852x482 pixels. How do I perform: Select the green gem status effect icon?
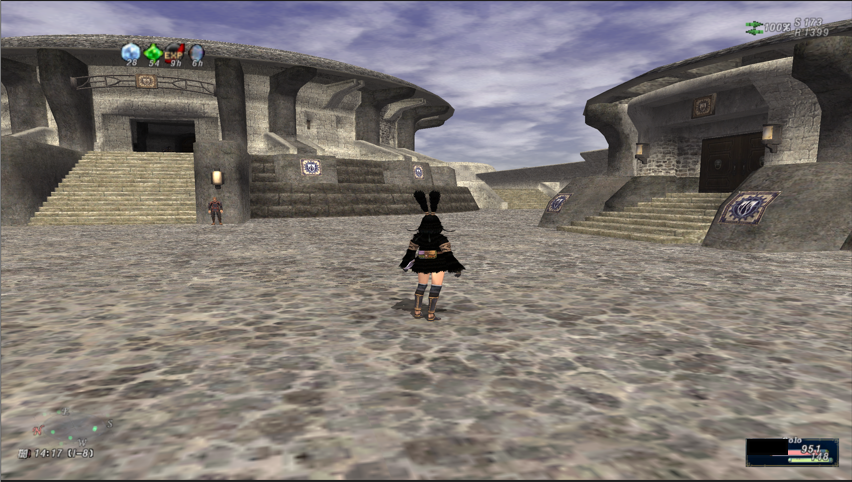pyautogui.click(x=152, y=52)
